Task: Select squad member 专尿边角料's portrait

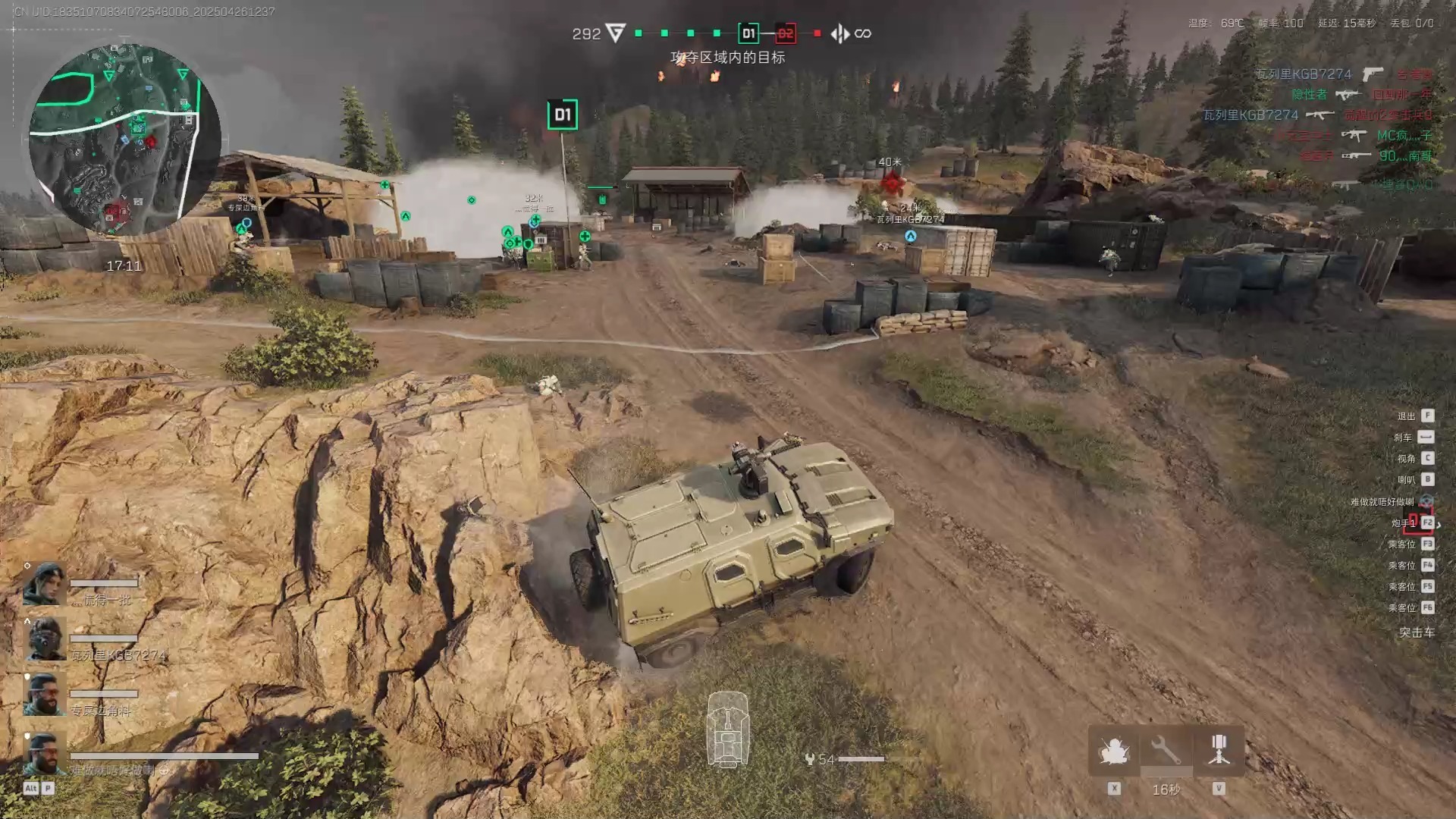Action: (45, 694)
